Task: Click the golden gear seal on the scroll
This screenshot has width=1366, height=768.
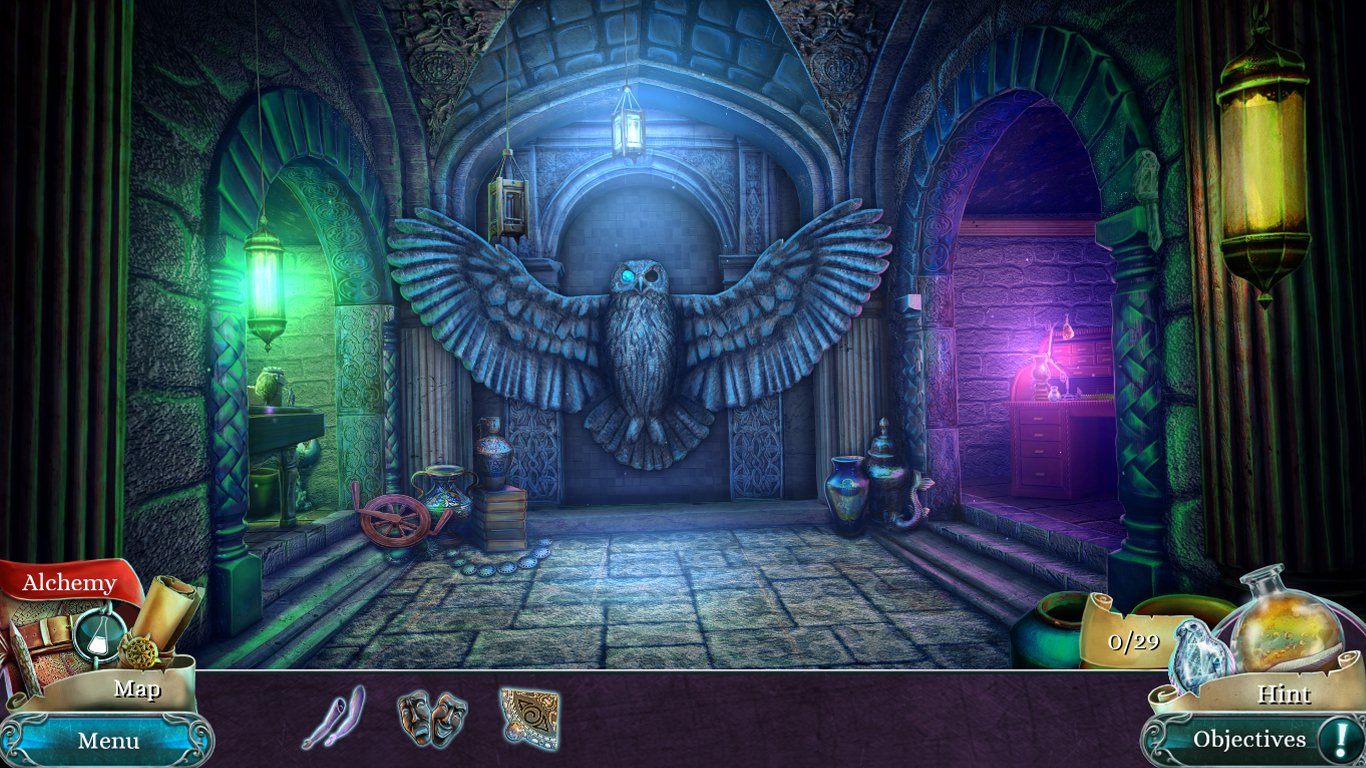Action: pyautogui.click(x=141, y=650)
